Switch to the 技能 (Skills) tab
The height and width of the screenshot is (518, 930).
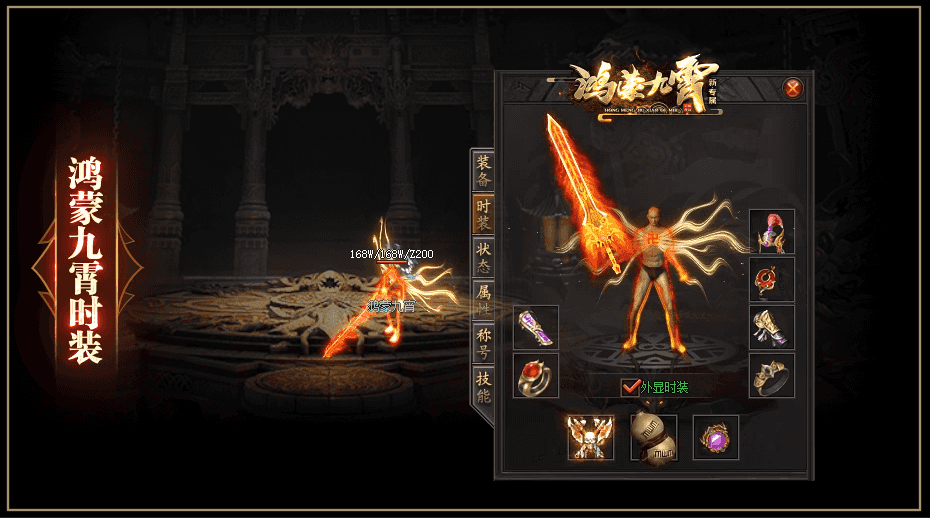[x=484, y=386]
